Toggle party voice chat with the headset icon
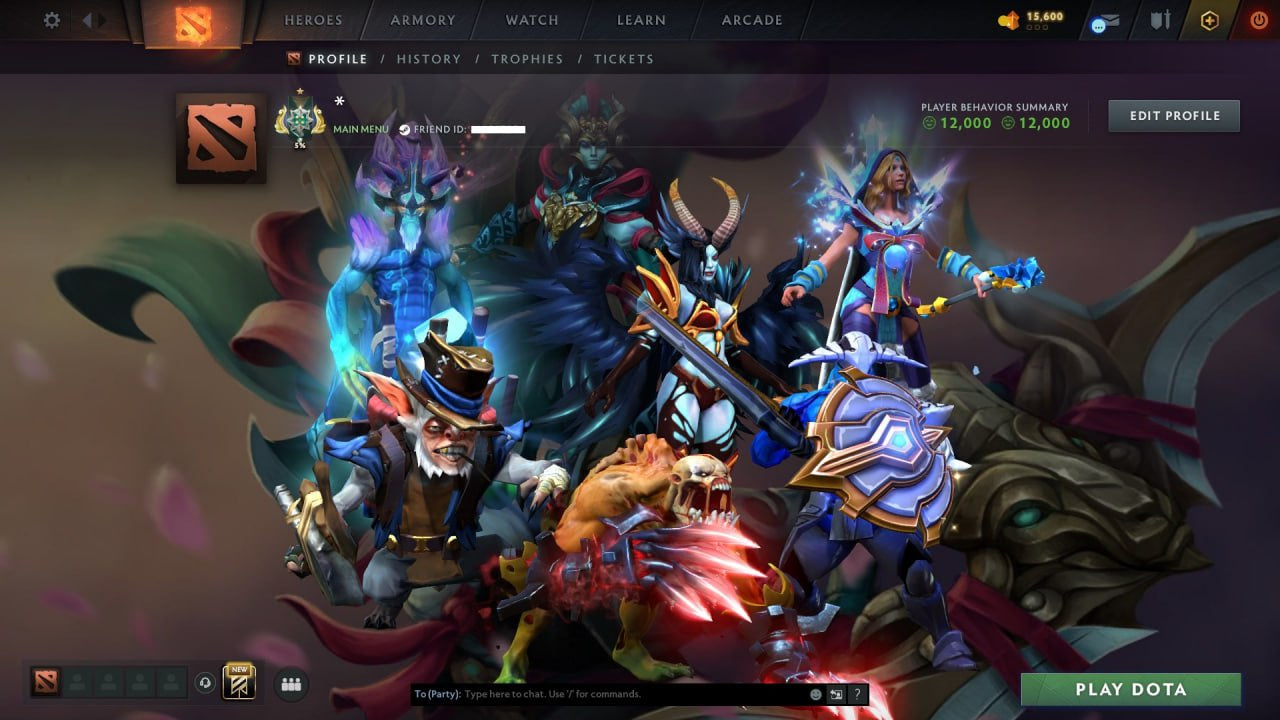This screenshot has height=720, width=1280. [205, 683]
